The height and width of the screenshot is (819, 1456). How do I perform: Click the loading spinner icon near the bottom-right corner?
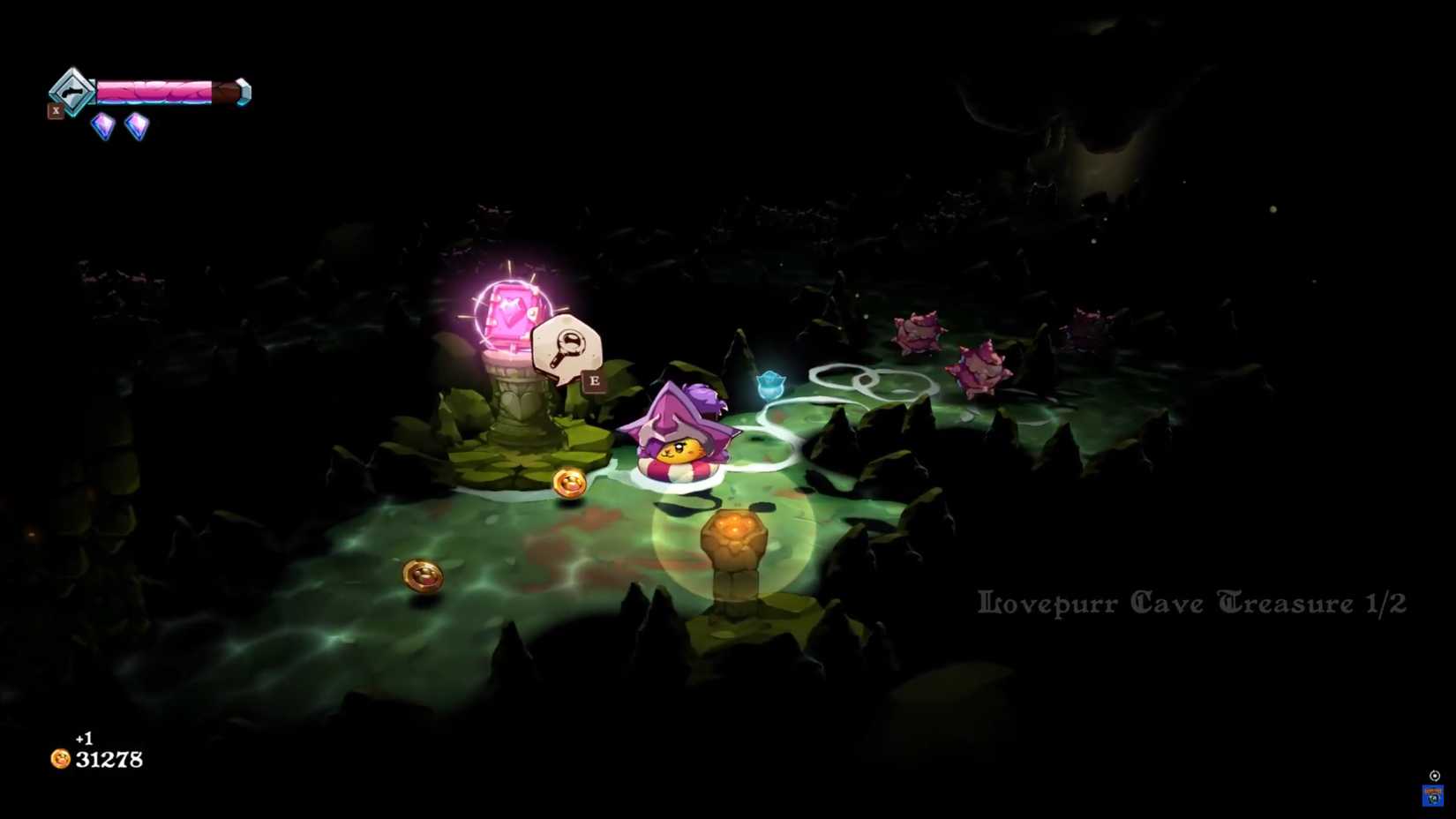pyautogui.click(x=1432, y=774)
